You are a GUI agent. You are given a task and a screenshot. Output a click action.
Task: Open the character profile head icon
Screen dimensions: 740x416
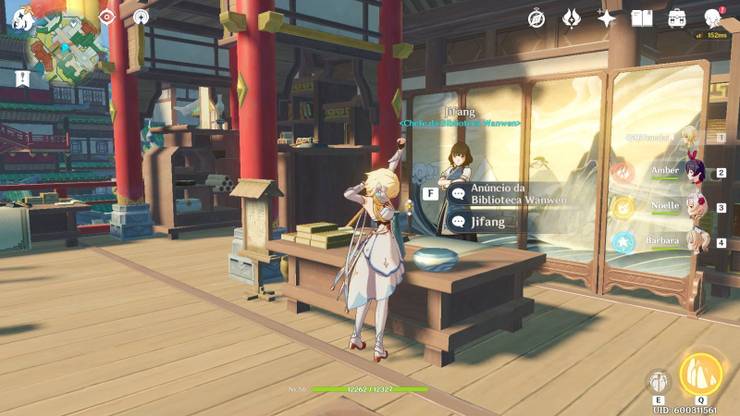712,18
